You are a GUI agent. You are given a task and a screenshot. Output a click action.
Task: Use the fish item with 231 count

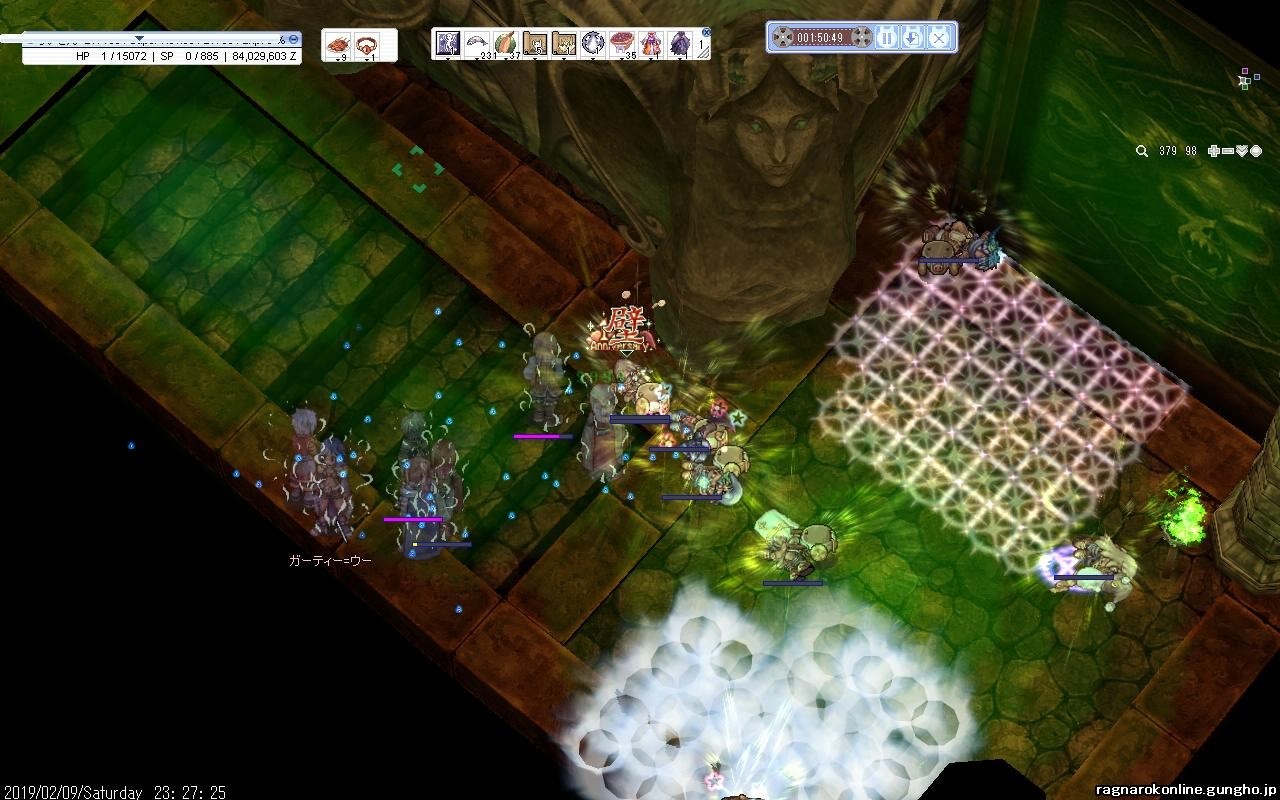pyautogui.click(x=478, y=43)
